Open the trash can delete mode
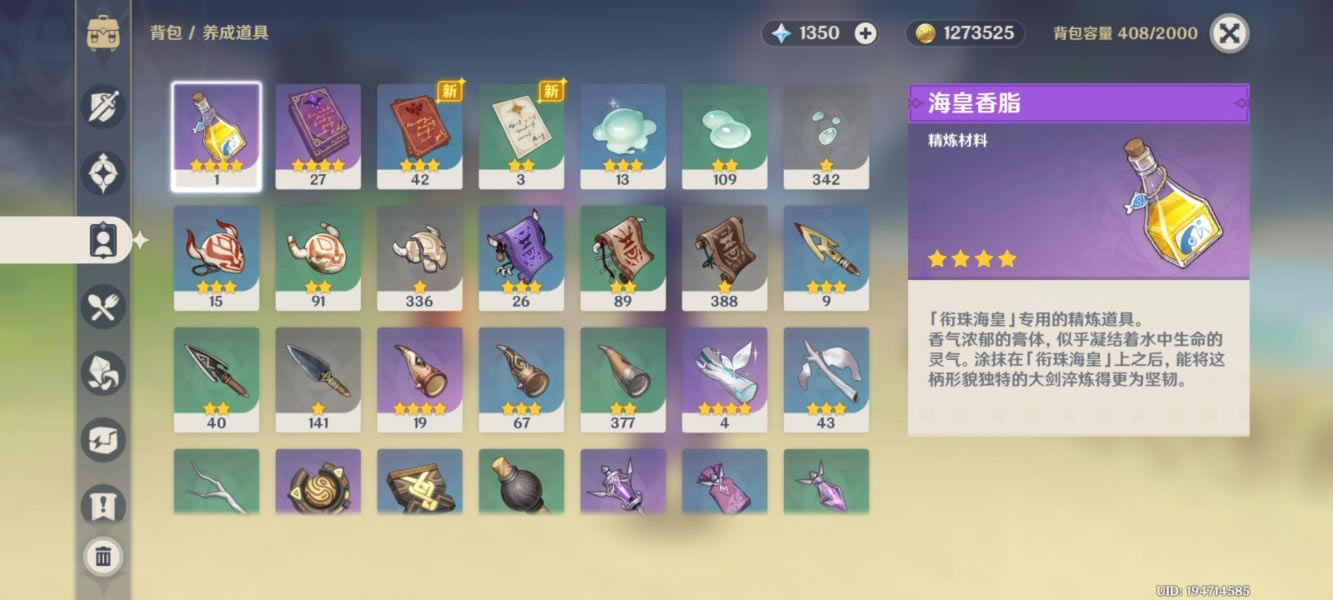Viewport: 1333px width, 600px height. tap(103, 556)
